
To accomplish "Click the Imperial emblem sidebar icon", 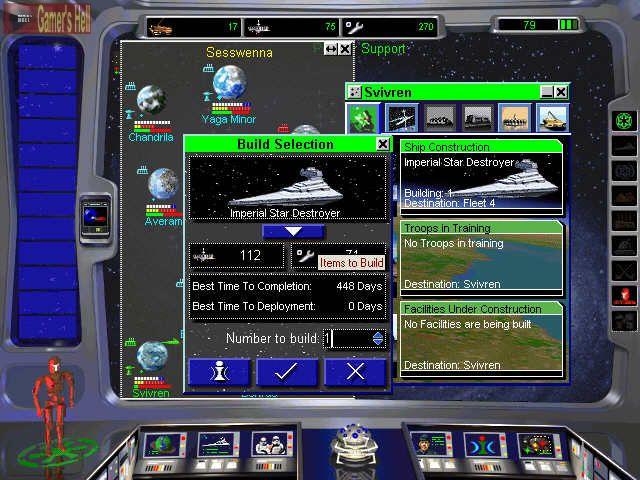I will tap(625, 120).
